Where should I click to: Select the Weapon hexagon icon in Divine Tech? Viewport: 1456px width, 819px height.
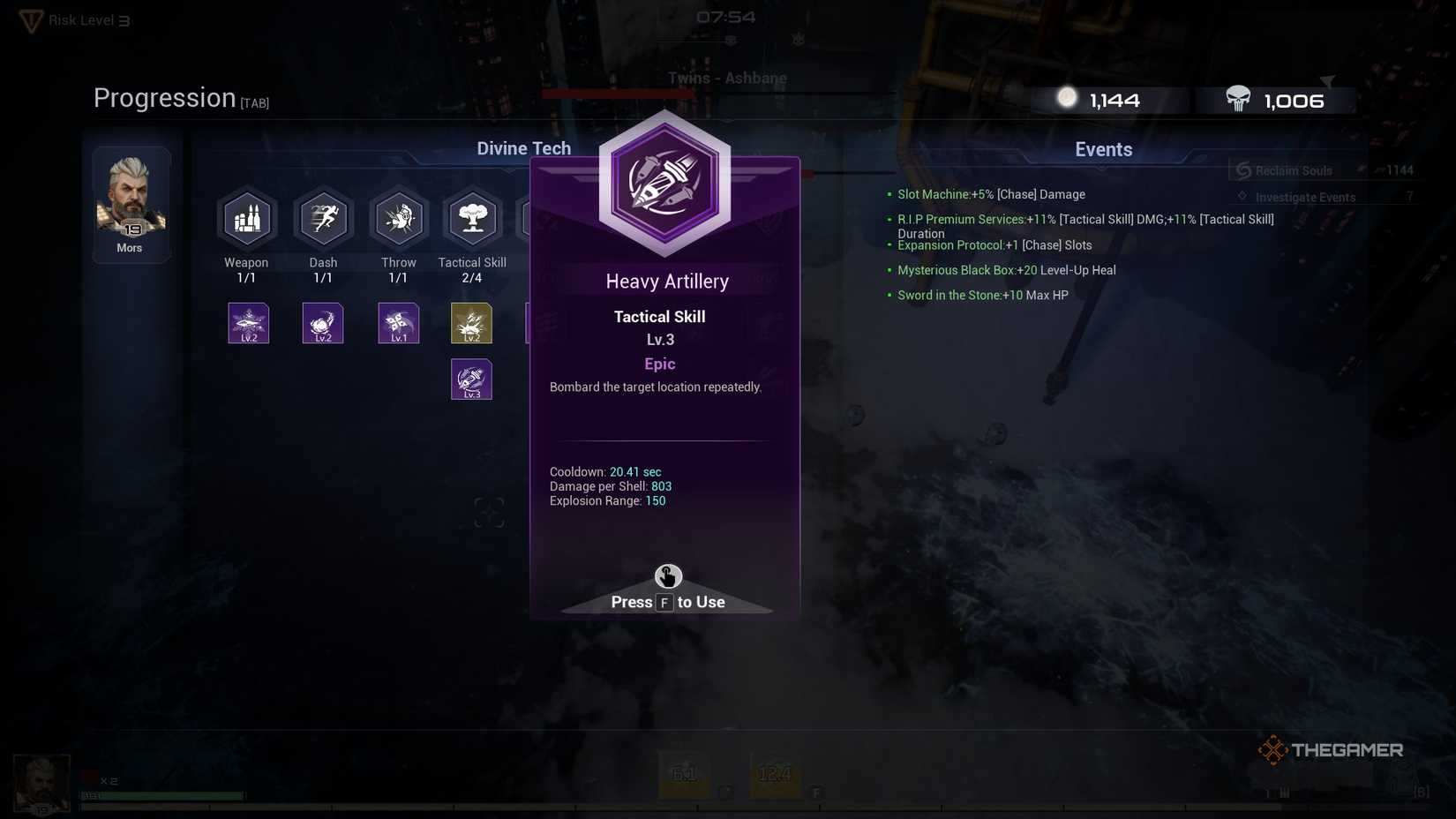click(247, 218)
